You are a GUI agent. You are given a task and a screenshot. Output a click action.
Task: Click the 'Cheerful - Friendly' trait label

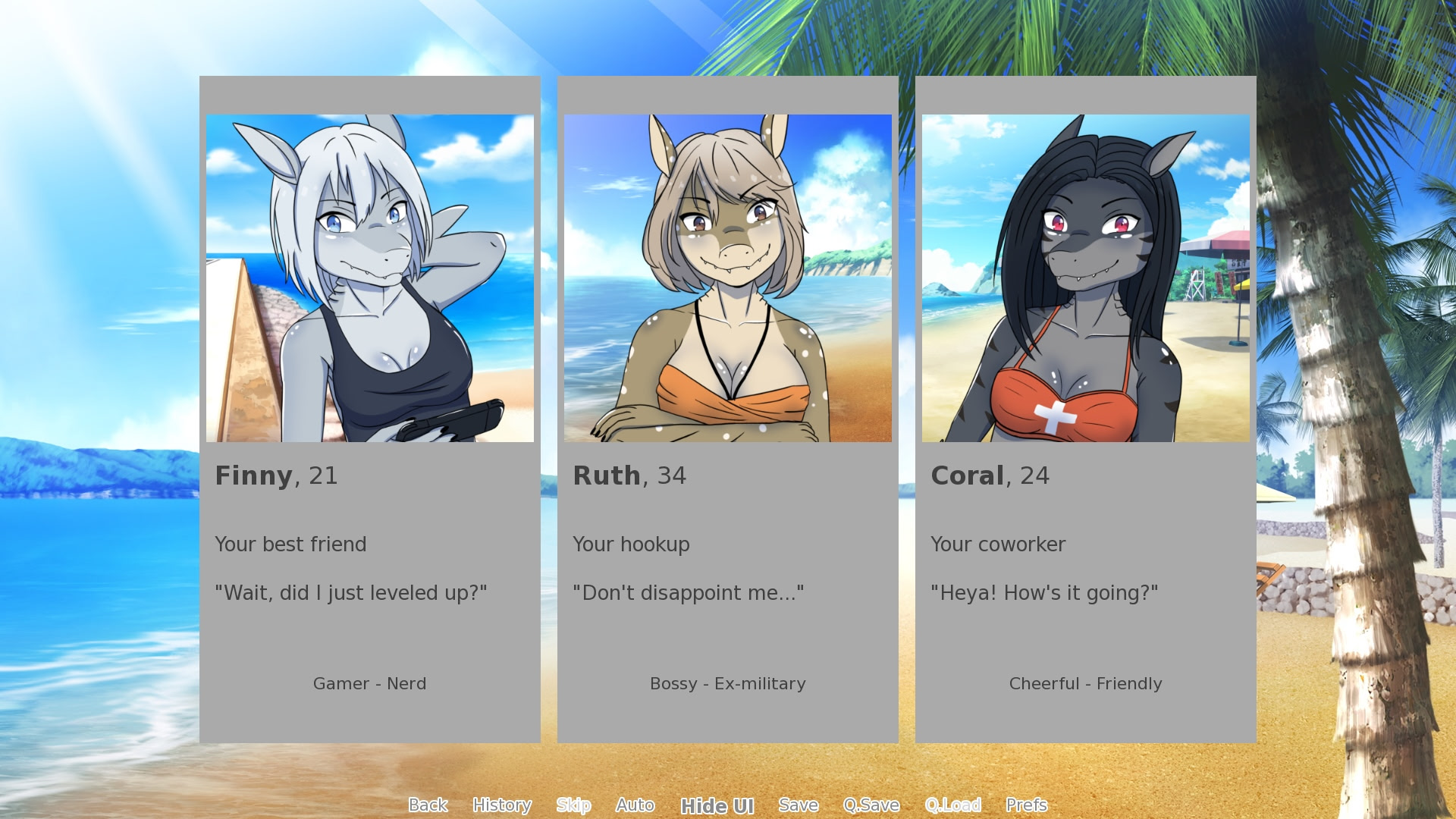(x=1085, y=684)
